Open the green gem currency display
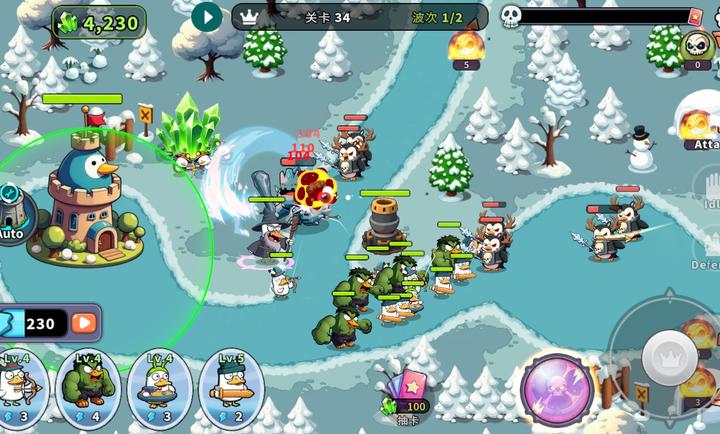This screenshot has width=720, height=434. tap(99, 22)
